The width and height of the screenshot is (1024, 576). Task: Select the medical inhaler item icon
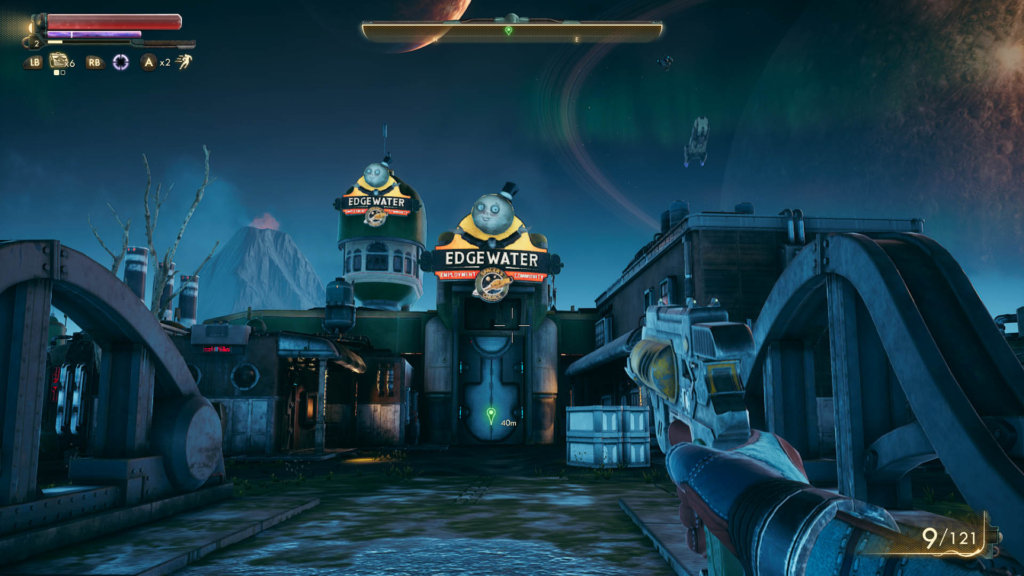point(59,61)
